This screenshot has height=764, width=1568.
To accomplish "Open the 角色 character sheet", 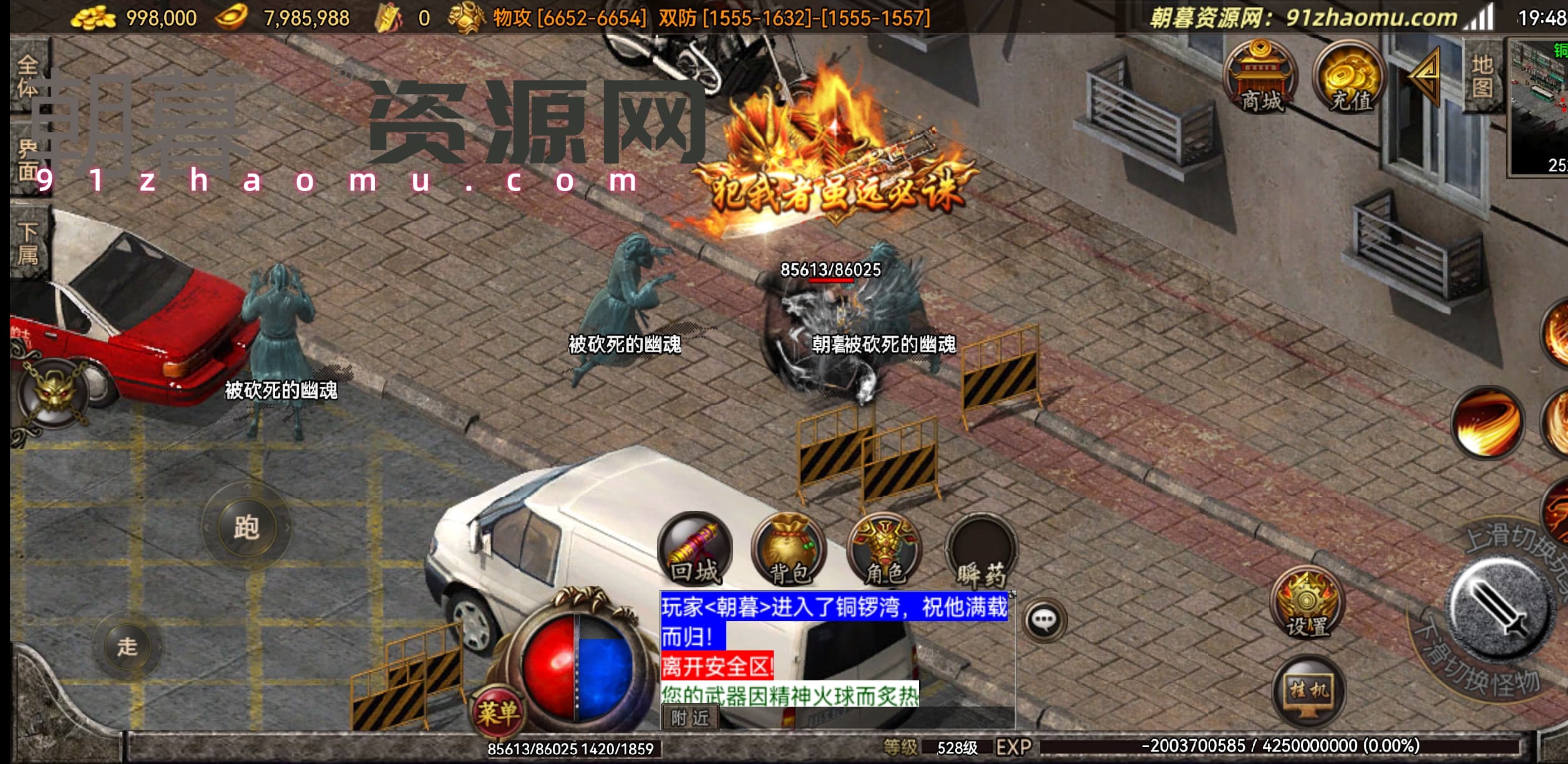I will coord(884,551).
